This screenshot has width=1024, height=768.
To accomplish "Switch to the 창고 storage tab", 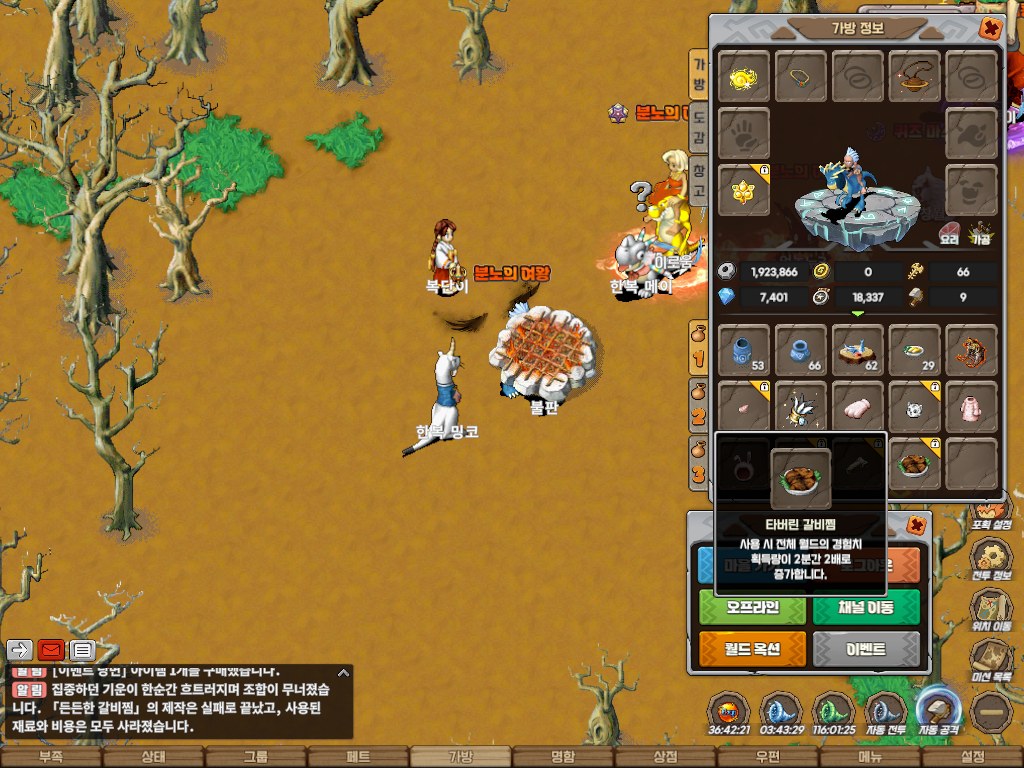I will pos(698,181).
